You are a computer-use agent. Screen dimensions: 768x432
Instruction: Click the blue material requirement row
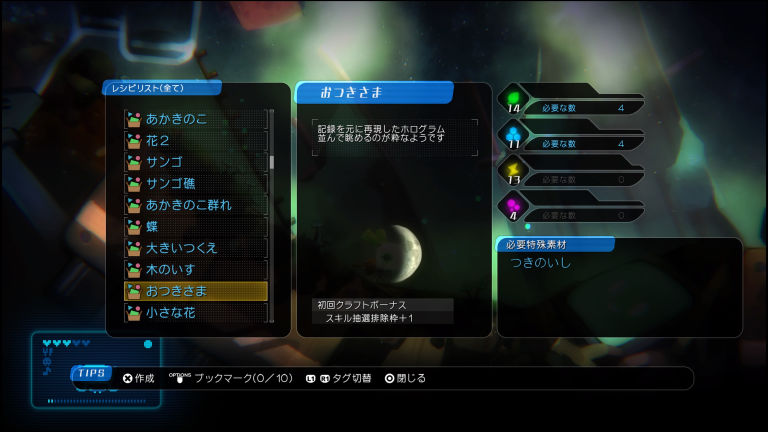point(570,142)
